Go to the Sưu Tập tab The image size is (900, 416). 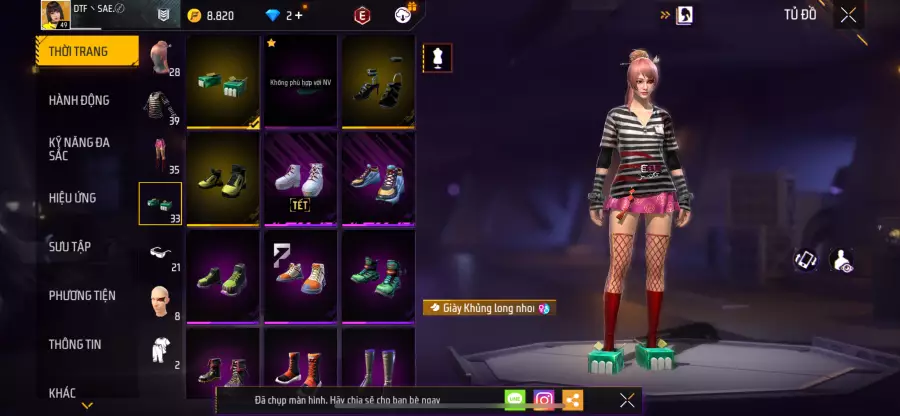70,246
